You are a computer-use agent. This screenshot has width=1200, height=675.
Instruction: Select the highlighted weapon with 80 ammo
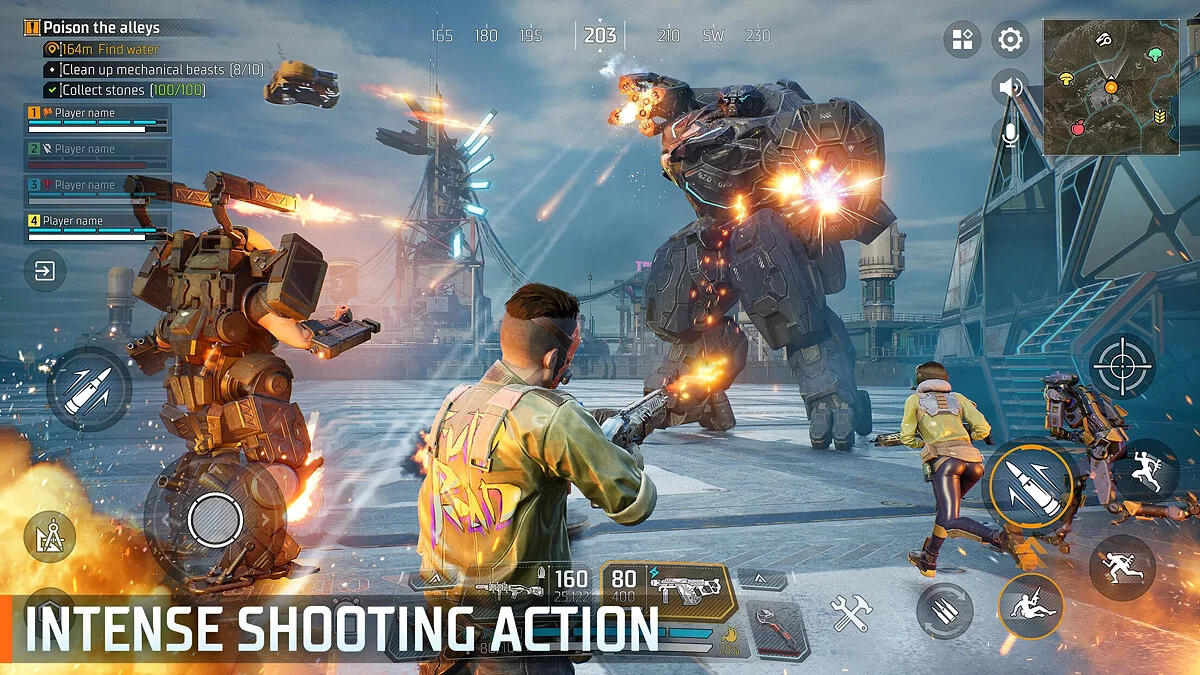668,588
